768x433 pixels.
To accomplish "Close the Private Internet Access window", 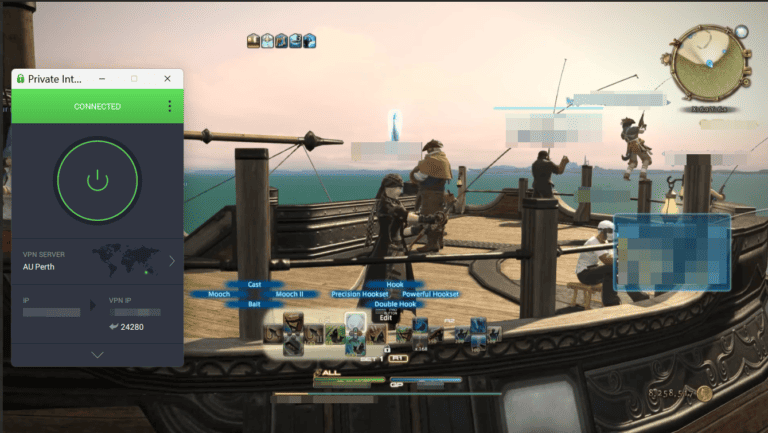I will (x=167, y=78).
